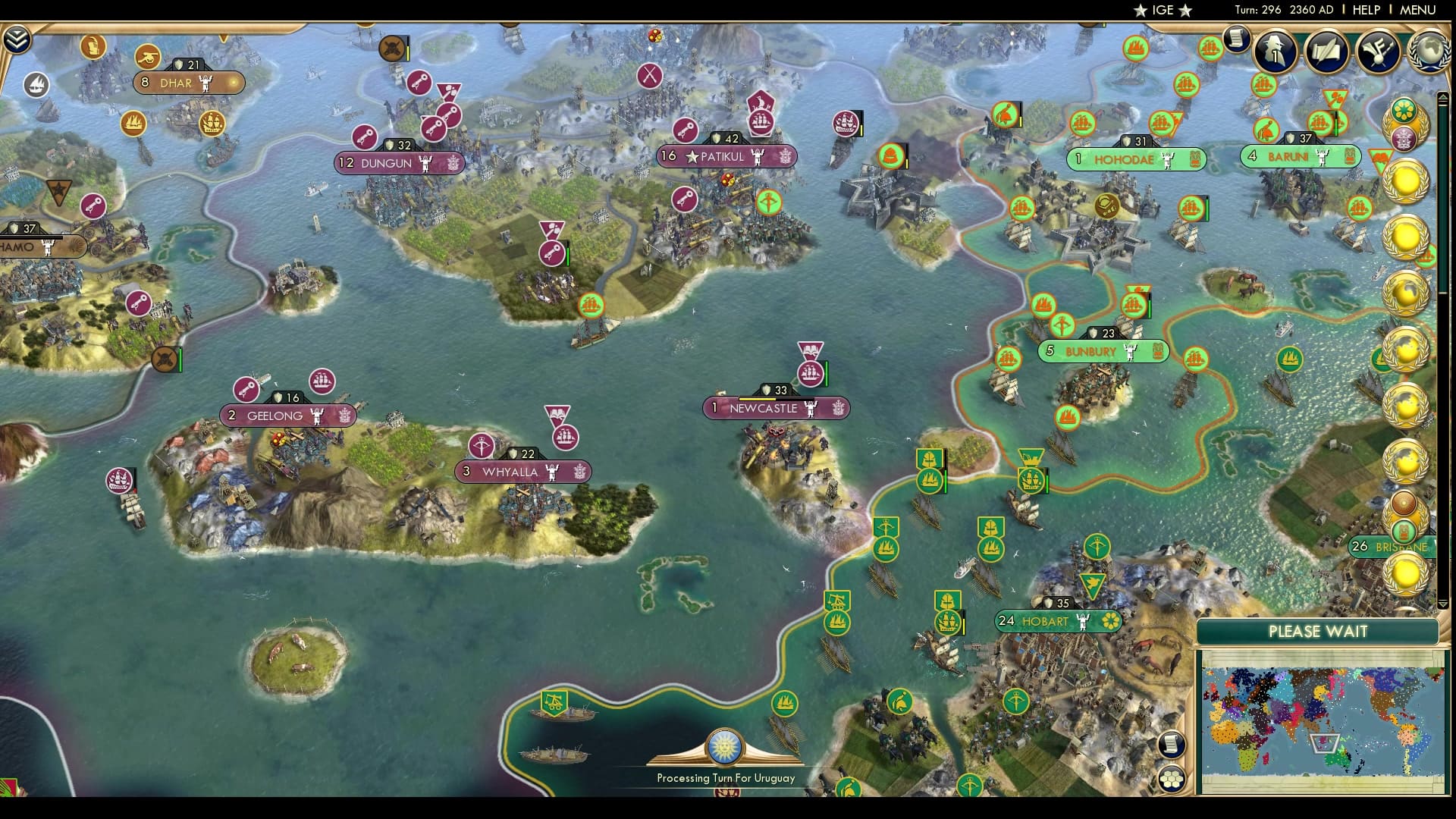
Task: Switch to Strategic View with the hex icon
Action: [1170, 778]
